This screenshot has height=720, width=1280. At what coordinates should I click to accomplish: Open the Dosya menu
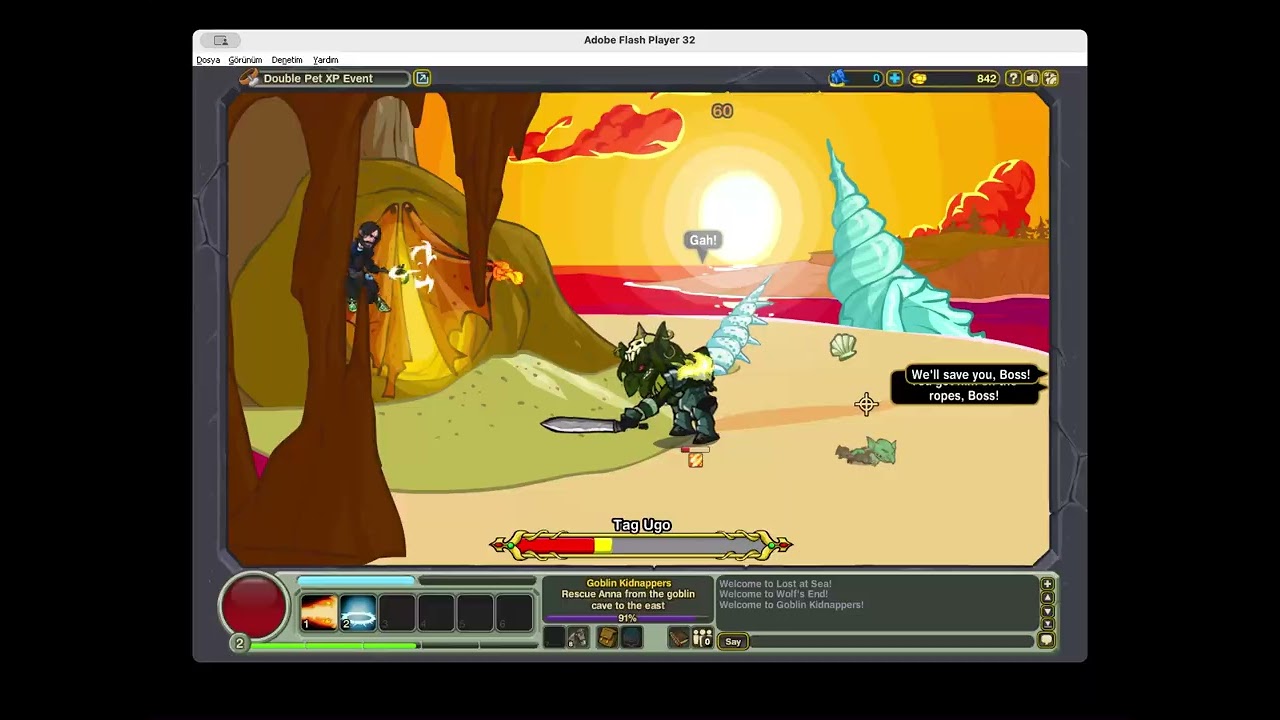pos(207,60)
